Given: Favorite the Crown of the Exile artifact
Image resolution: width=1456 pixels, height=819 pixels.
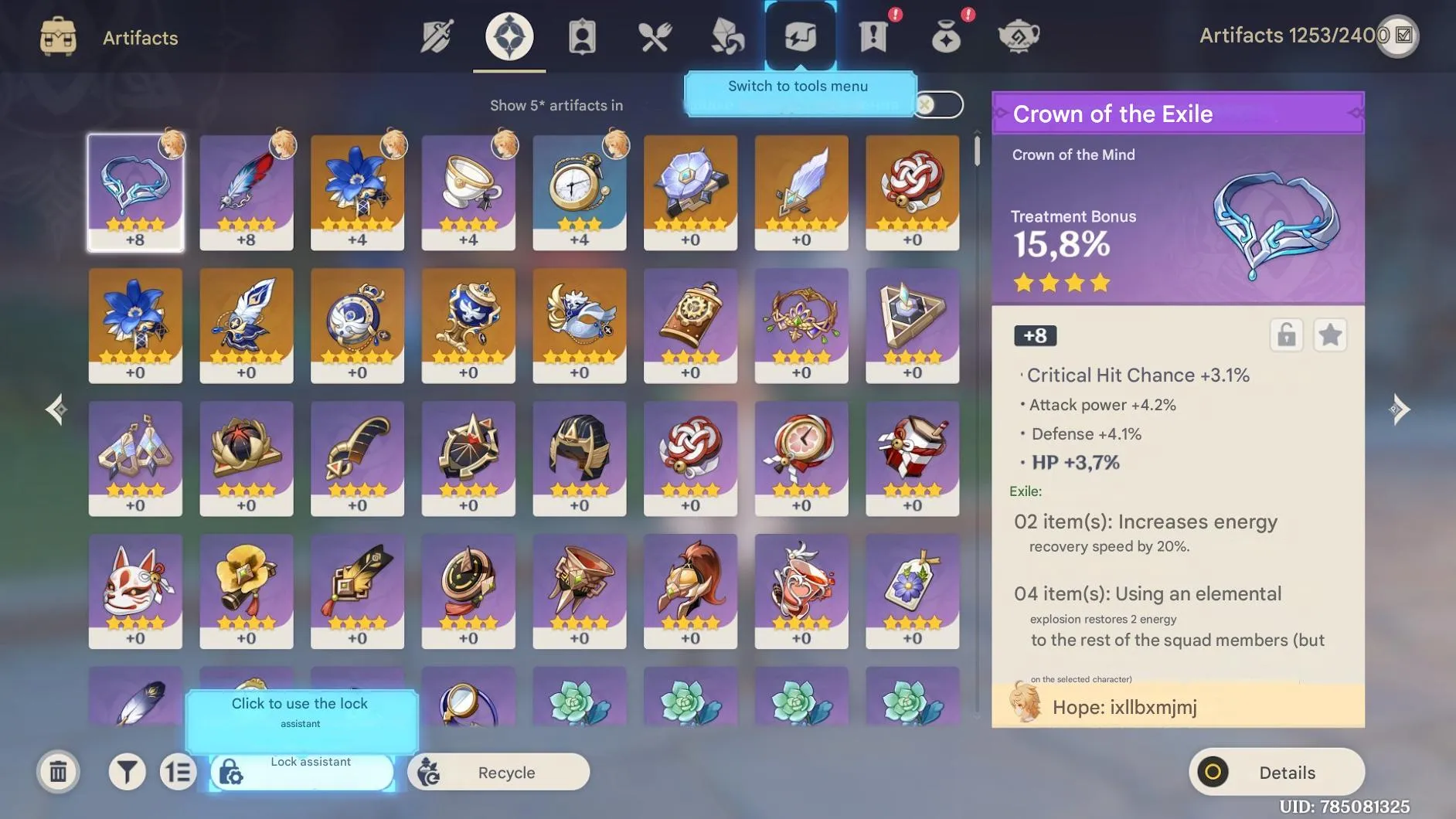Looking at the screenshot, I should pyautogui.click(x=1331, y=335).
